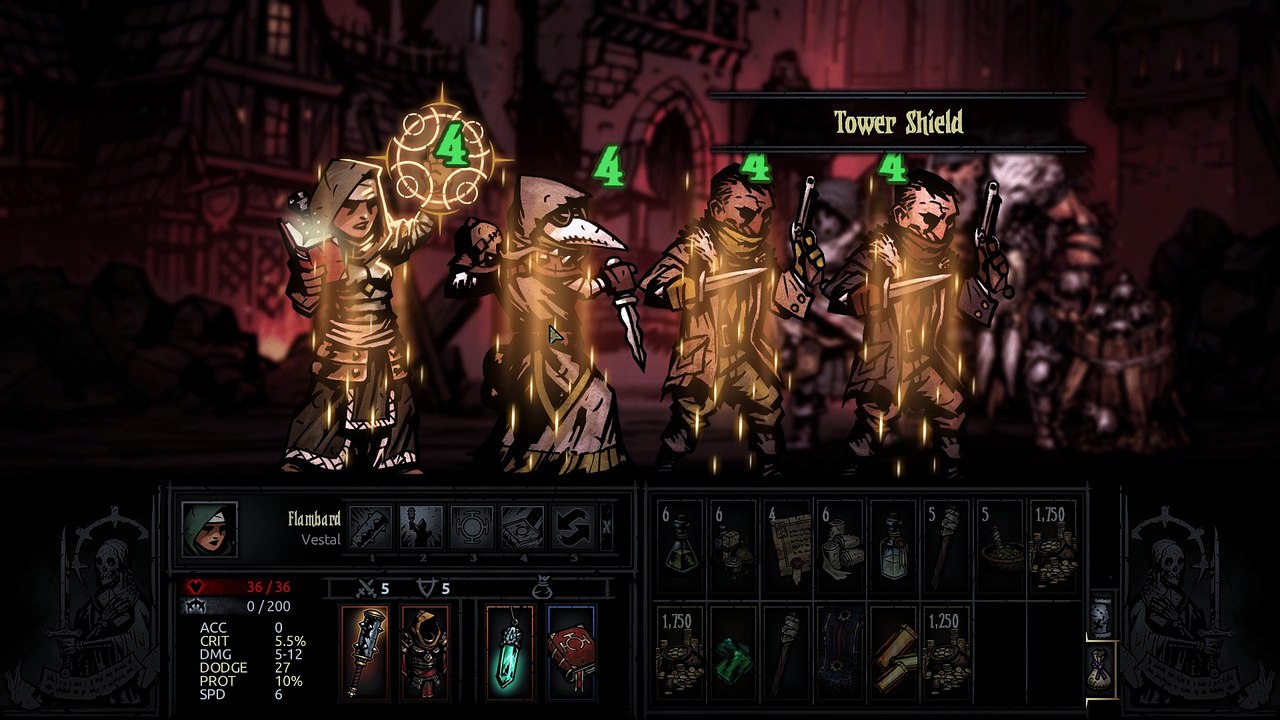Select the holy water bottle
This screenshot has width=1280, height=720.
(893, 546)
